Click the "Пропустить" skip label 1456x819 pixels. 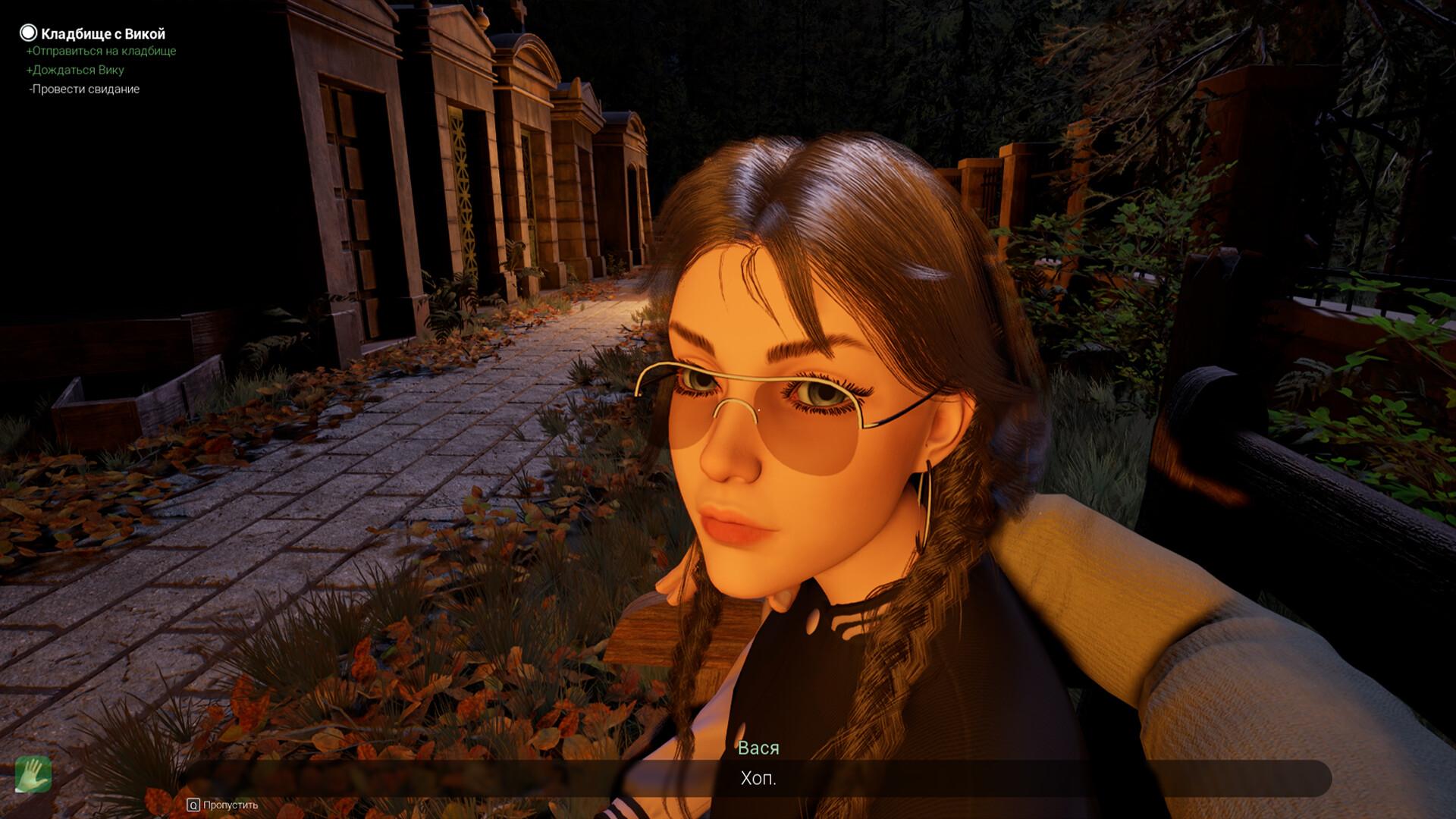tap(230, 805)
